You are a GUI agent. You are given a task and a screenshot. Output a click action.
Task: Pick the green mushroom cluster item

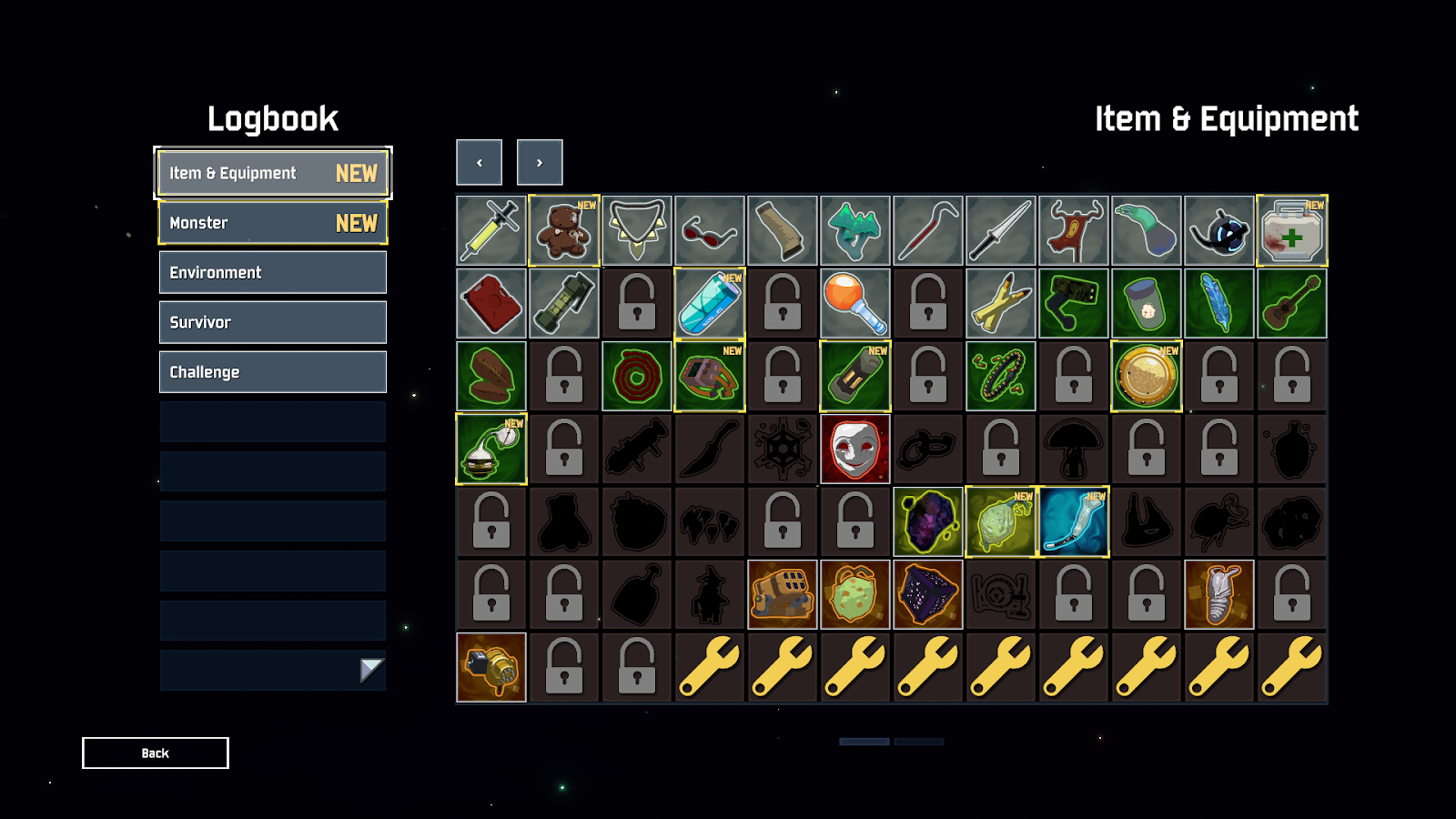coord(855,231)
